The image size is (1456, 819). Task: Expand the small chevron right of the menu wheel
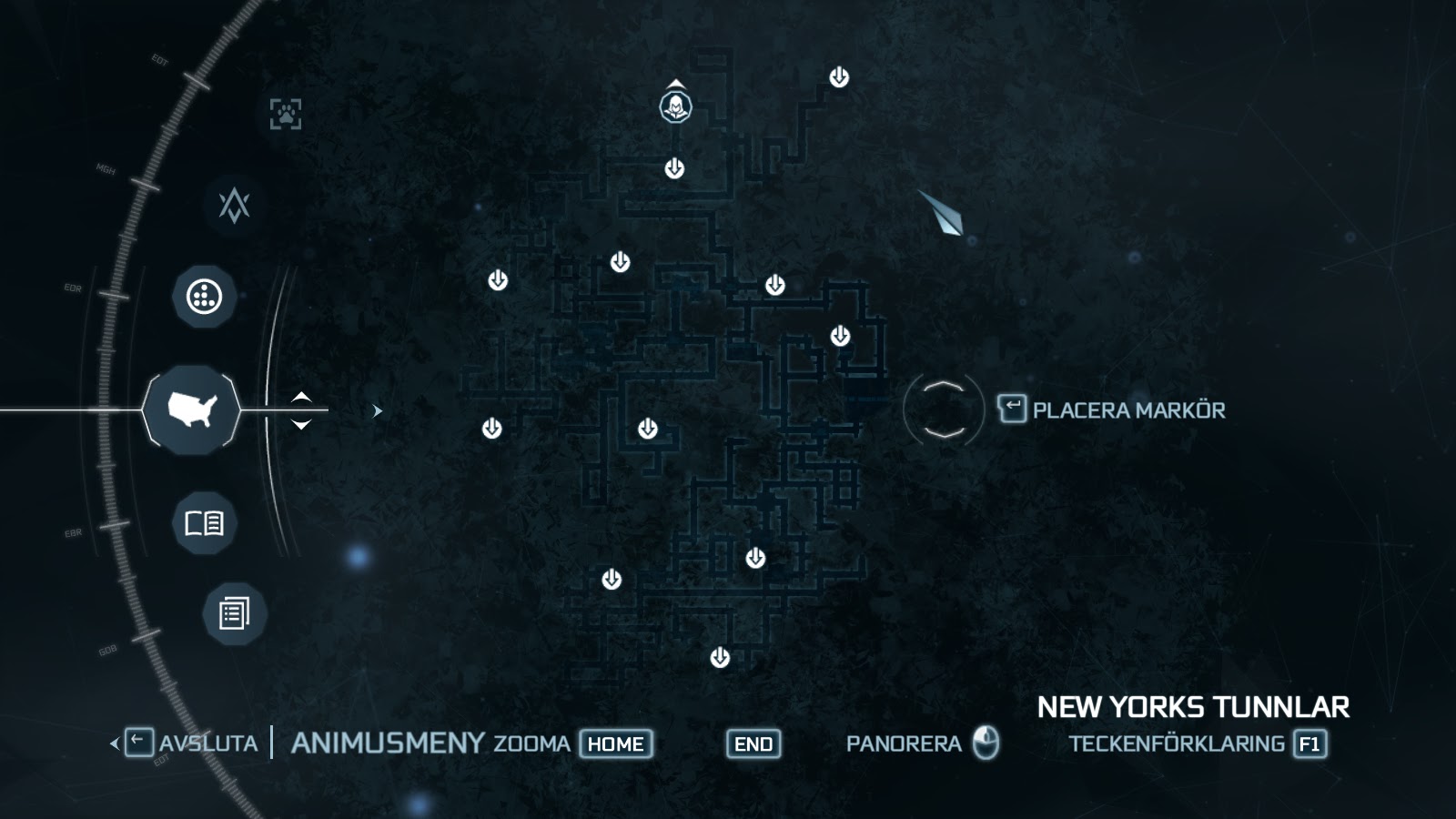pos(376,410)
